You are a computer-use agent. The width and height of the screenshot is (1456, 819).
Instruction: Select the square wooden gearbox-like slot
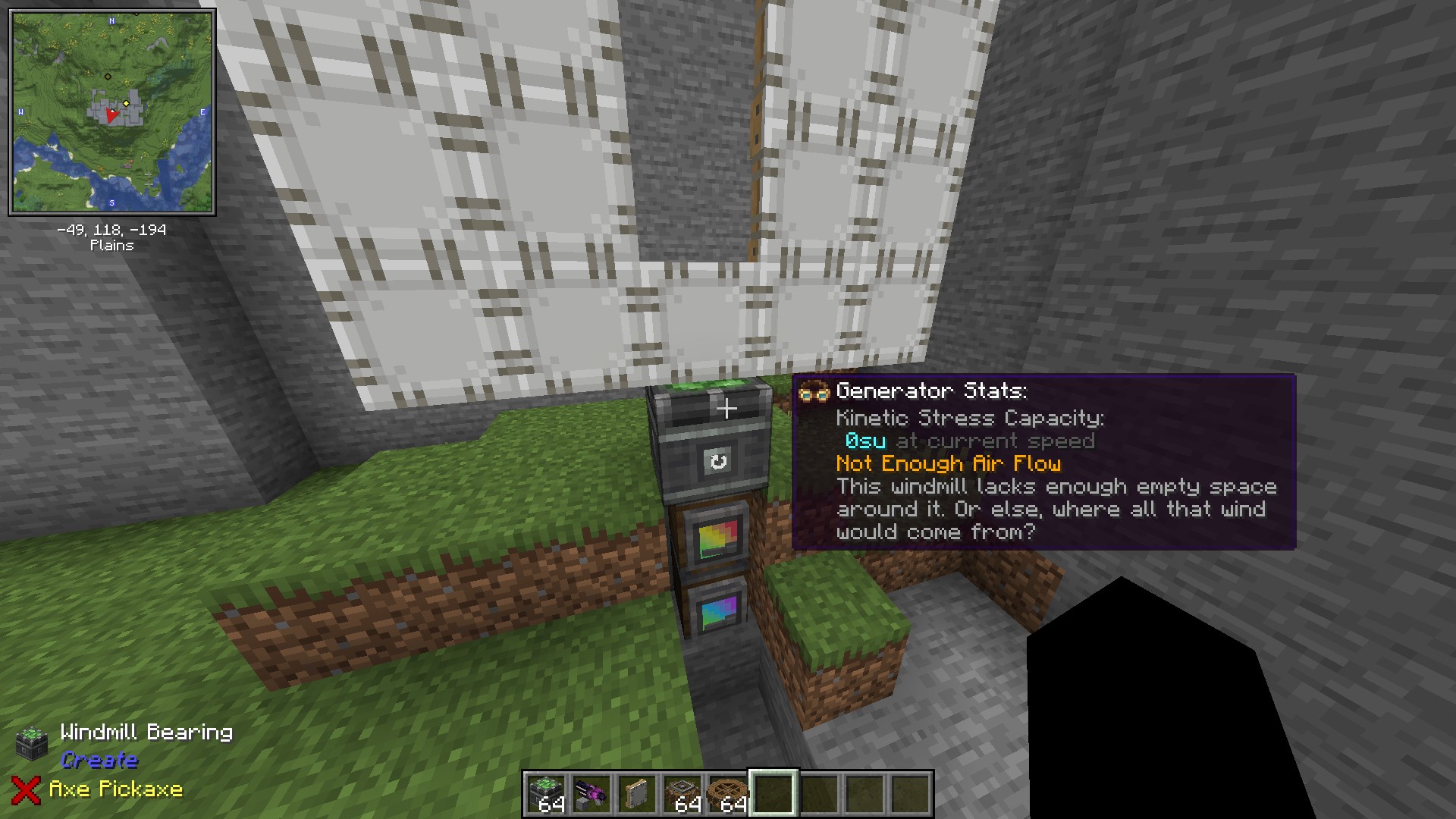[x=682, y=794]
